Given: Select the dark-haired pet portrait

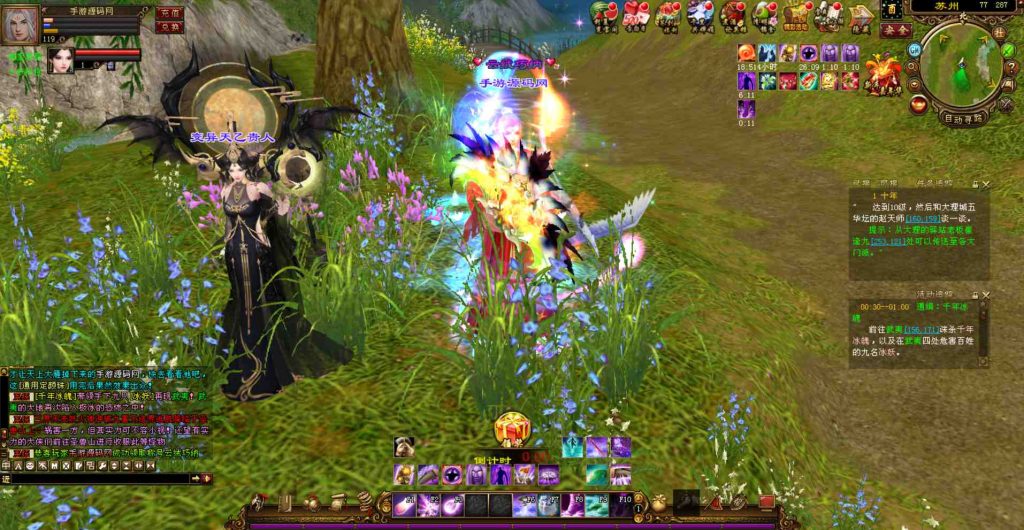Looking at the screenshot, I should pos(59,58).
